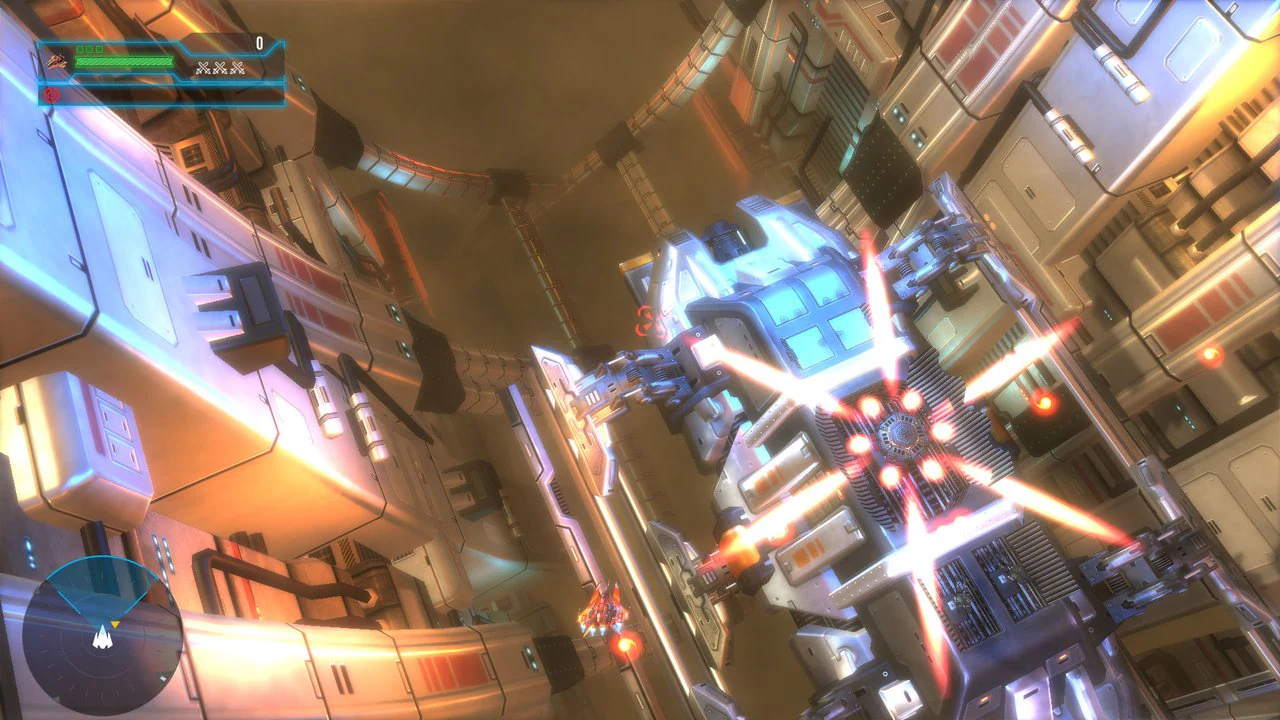
Task: Click the blue detection cone on the minimap
Action: pos(103,588)
